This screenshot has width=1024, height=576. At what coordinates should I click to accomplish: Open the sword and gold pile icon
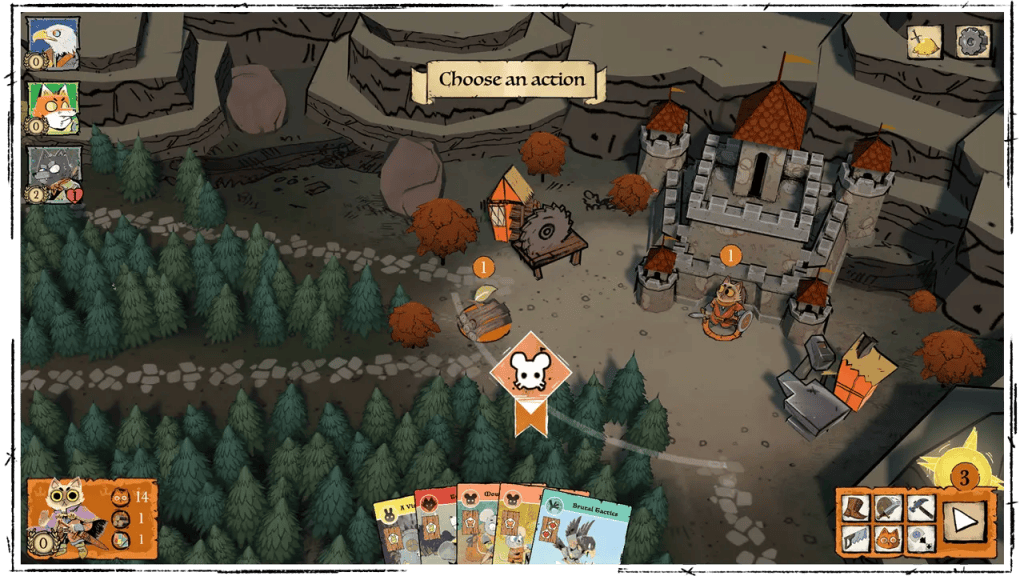click(926, 43)
